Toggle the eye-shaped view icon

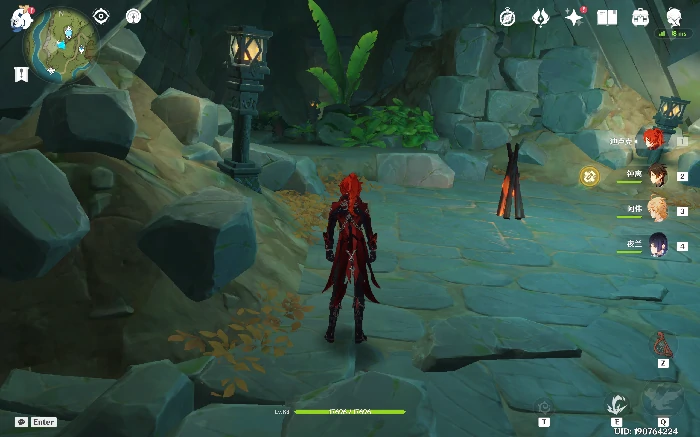click(x=101, y=16)
